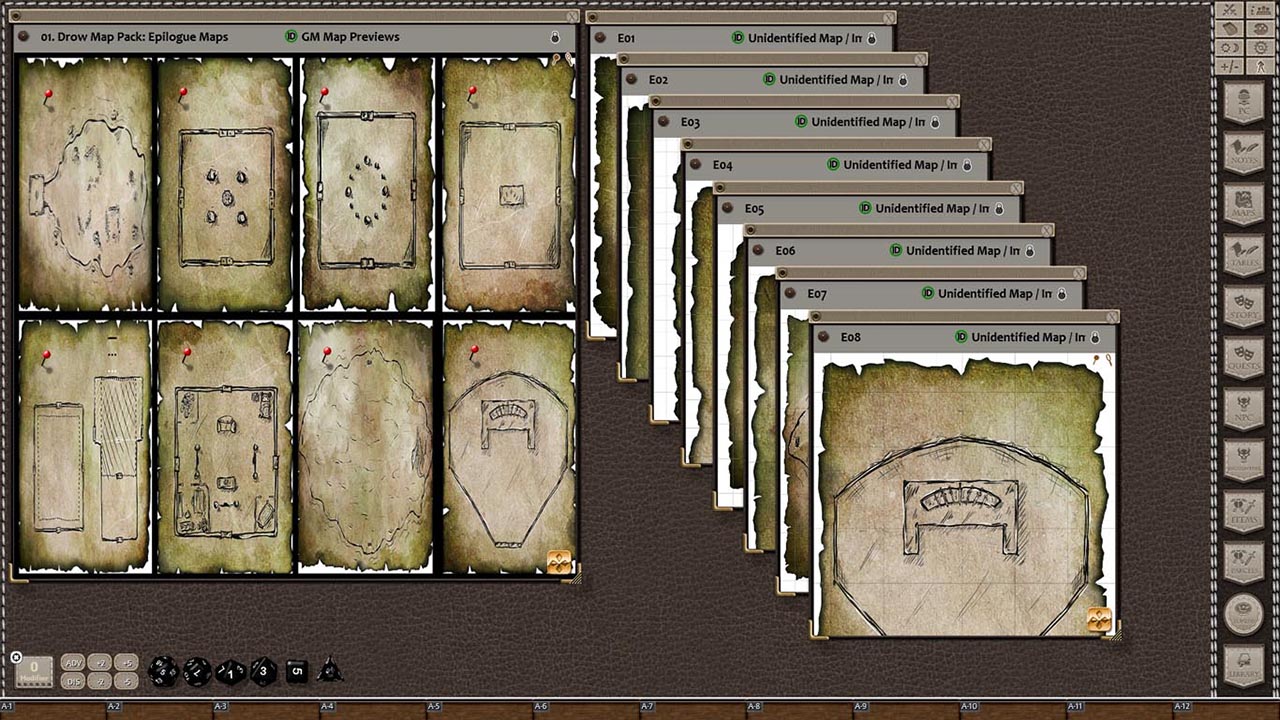
Task: Roll the d20 from the dice tray
Action: tap(162, 672)
